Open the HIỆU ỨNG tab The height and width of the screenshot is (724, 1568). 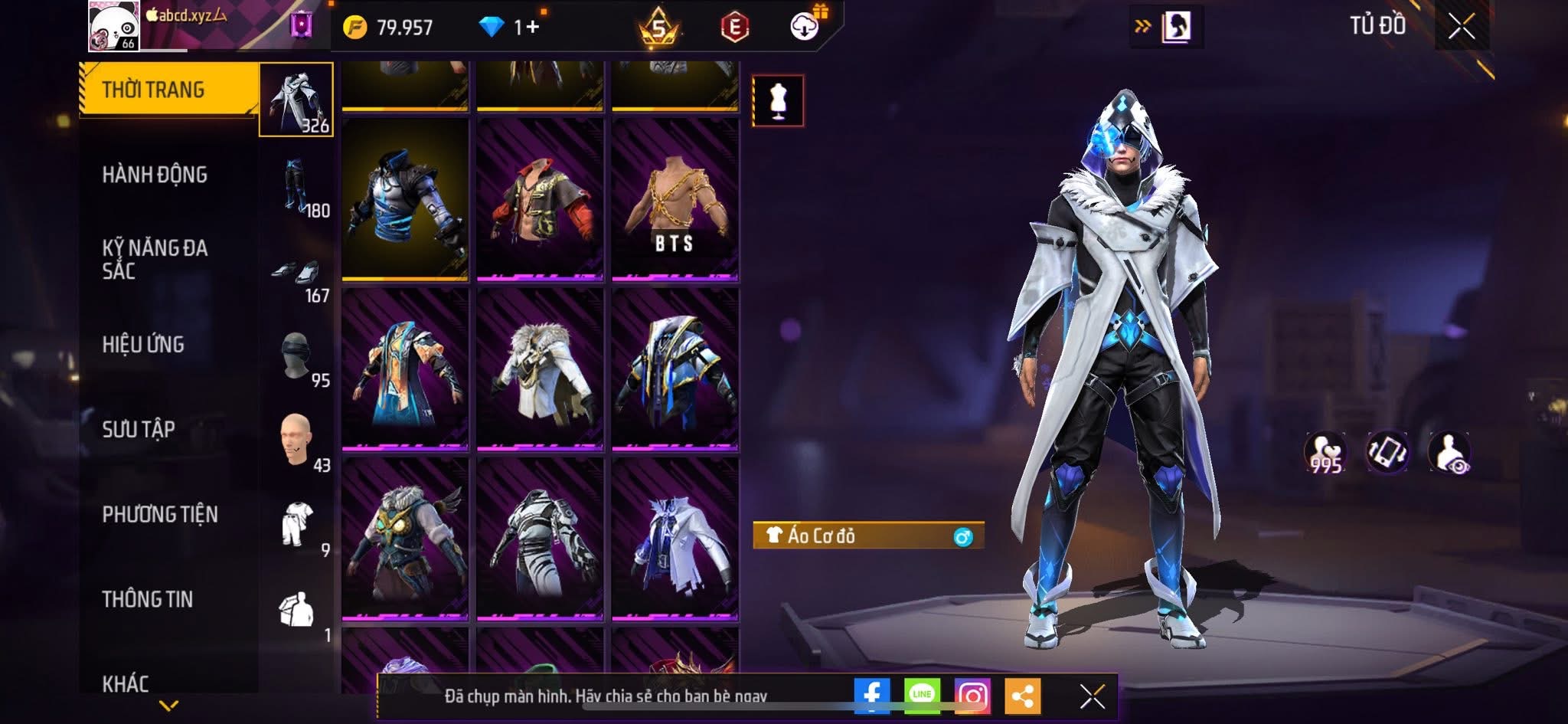pos(143,345)
